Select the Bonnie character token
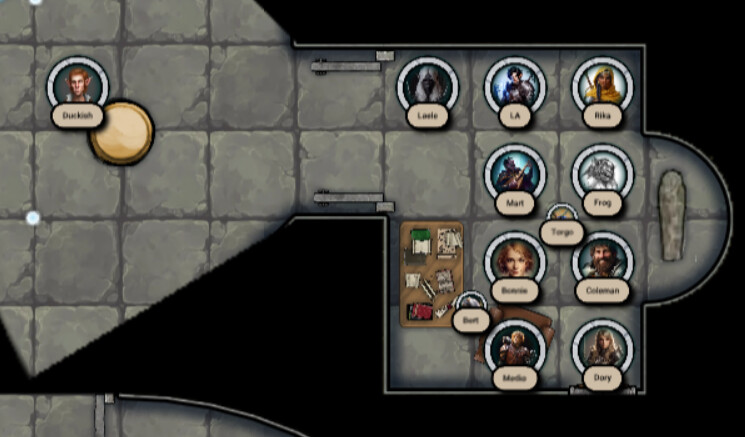This screenshot has width=745, height=437. (514, 262)
